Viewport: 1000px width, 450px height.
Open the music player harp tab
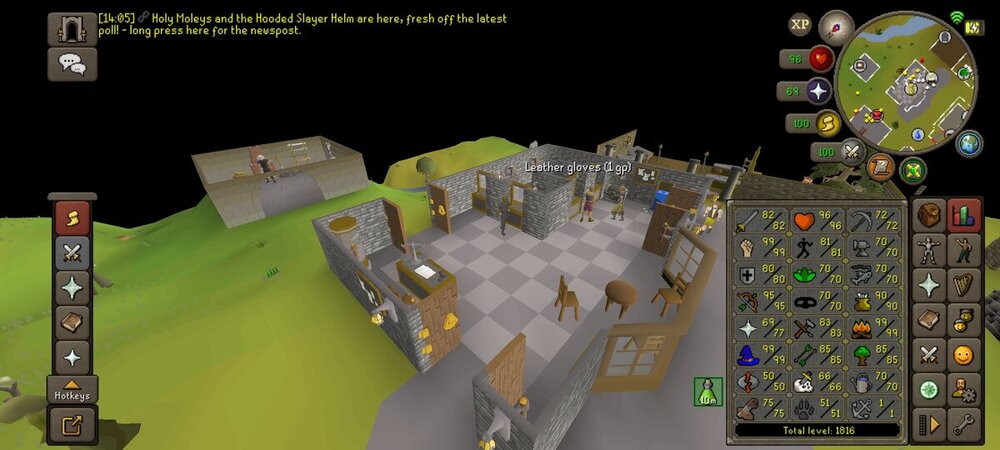[964, 285]
